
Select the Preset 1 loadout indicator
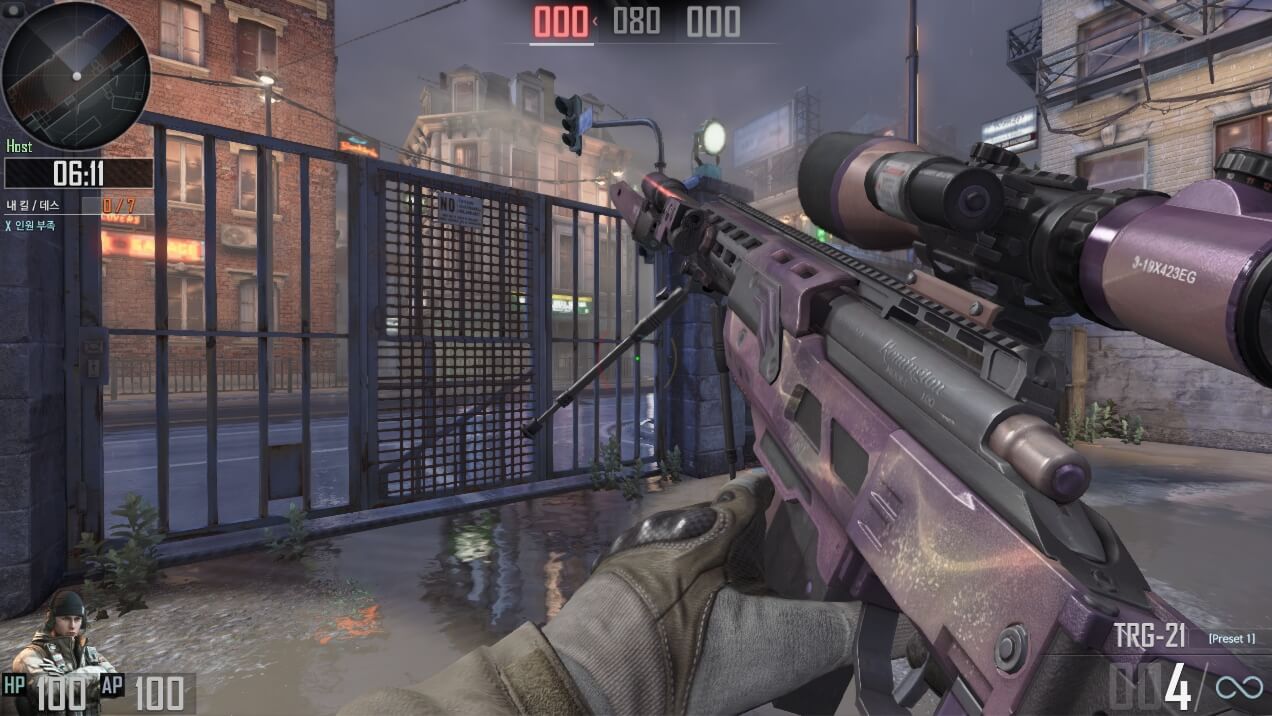tap(1230, 638)
